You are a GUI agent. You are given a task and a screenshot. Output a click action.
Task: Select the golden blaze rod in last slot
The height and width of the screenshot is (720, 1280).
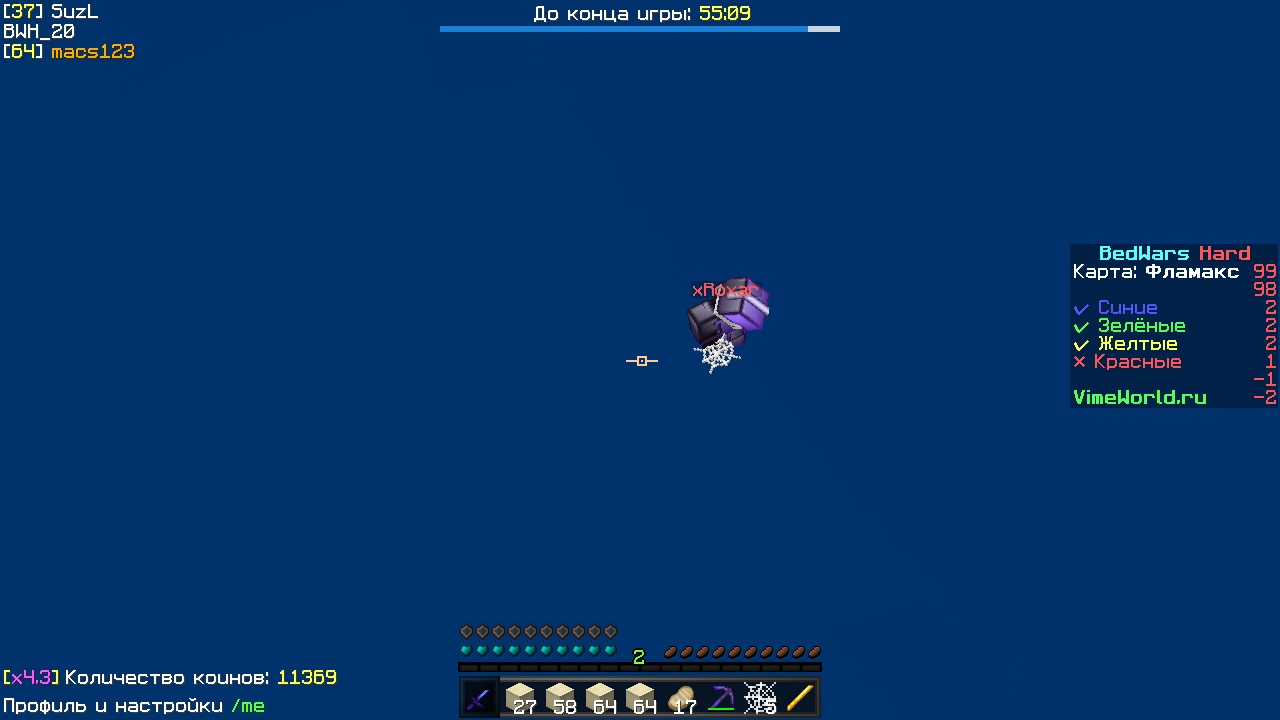[800, 695]
